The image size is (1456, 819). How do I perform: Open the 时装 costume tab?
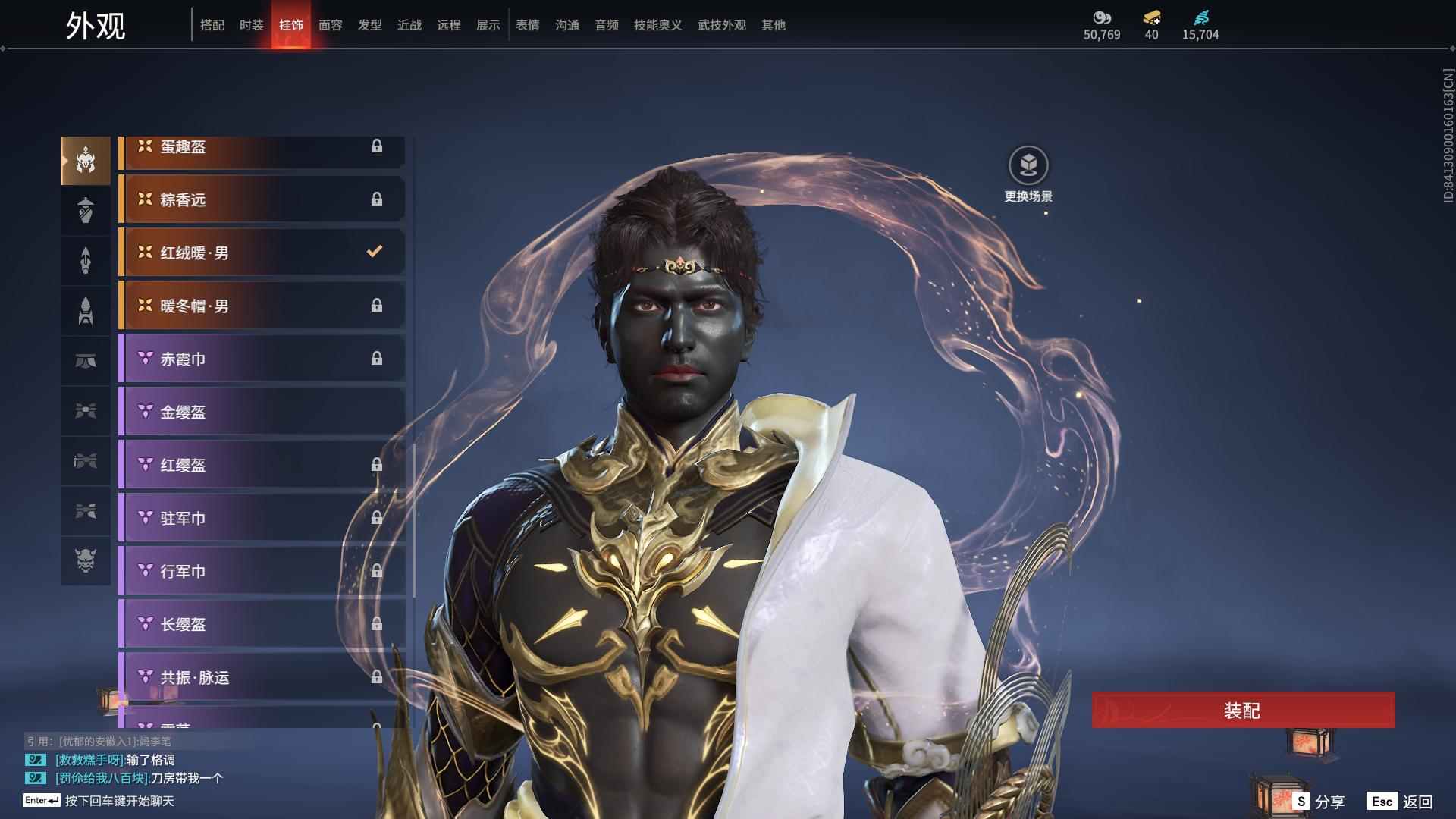click(252, 25)
